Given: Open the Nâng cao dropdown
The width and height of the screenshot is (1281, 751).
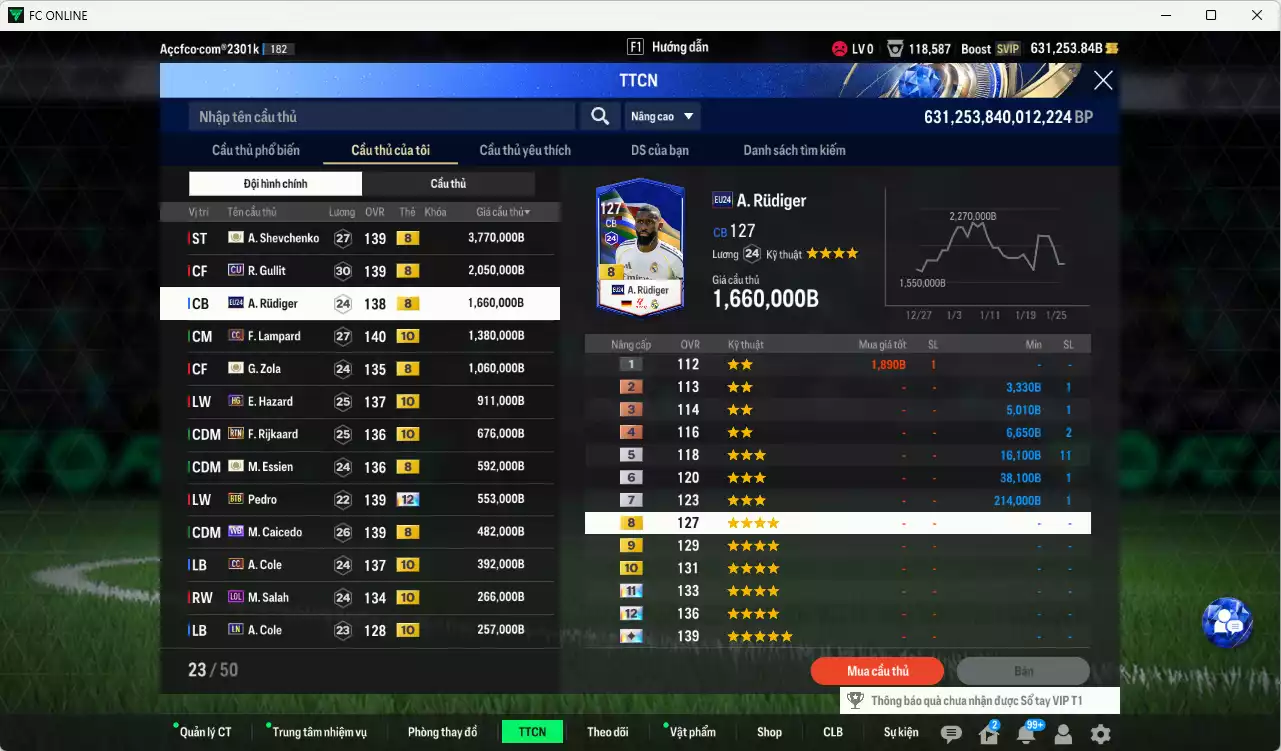Looking at the screenshot, I should [662, 117].
